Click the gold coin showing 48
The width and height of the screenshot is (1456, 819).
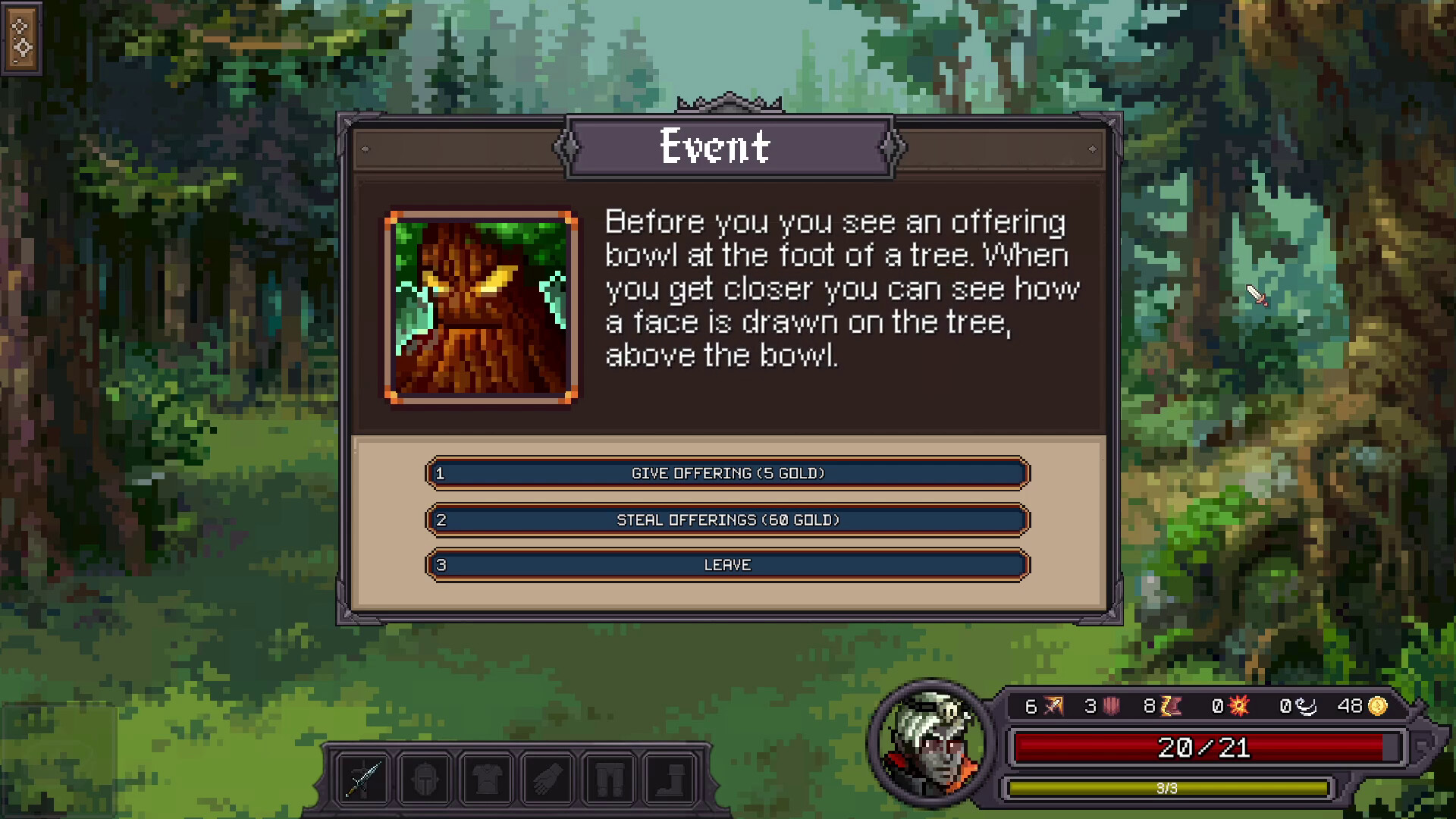click(x=1379, y=705)
